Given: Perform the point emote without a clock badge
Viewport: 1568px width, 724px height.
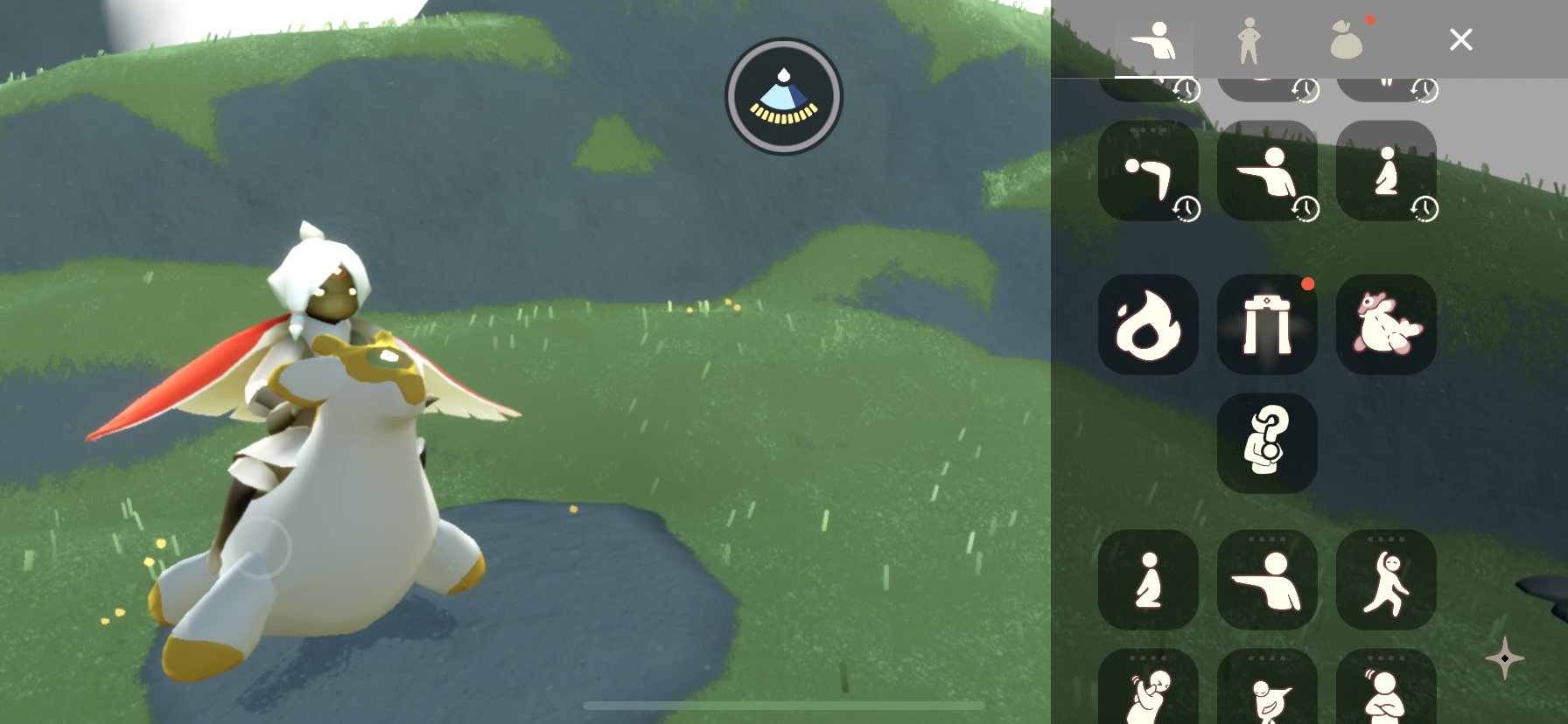Looking at the screenshot, I should [1267, 580].
